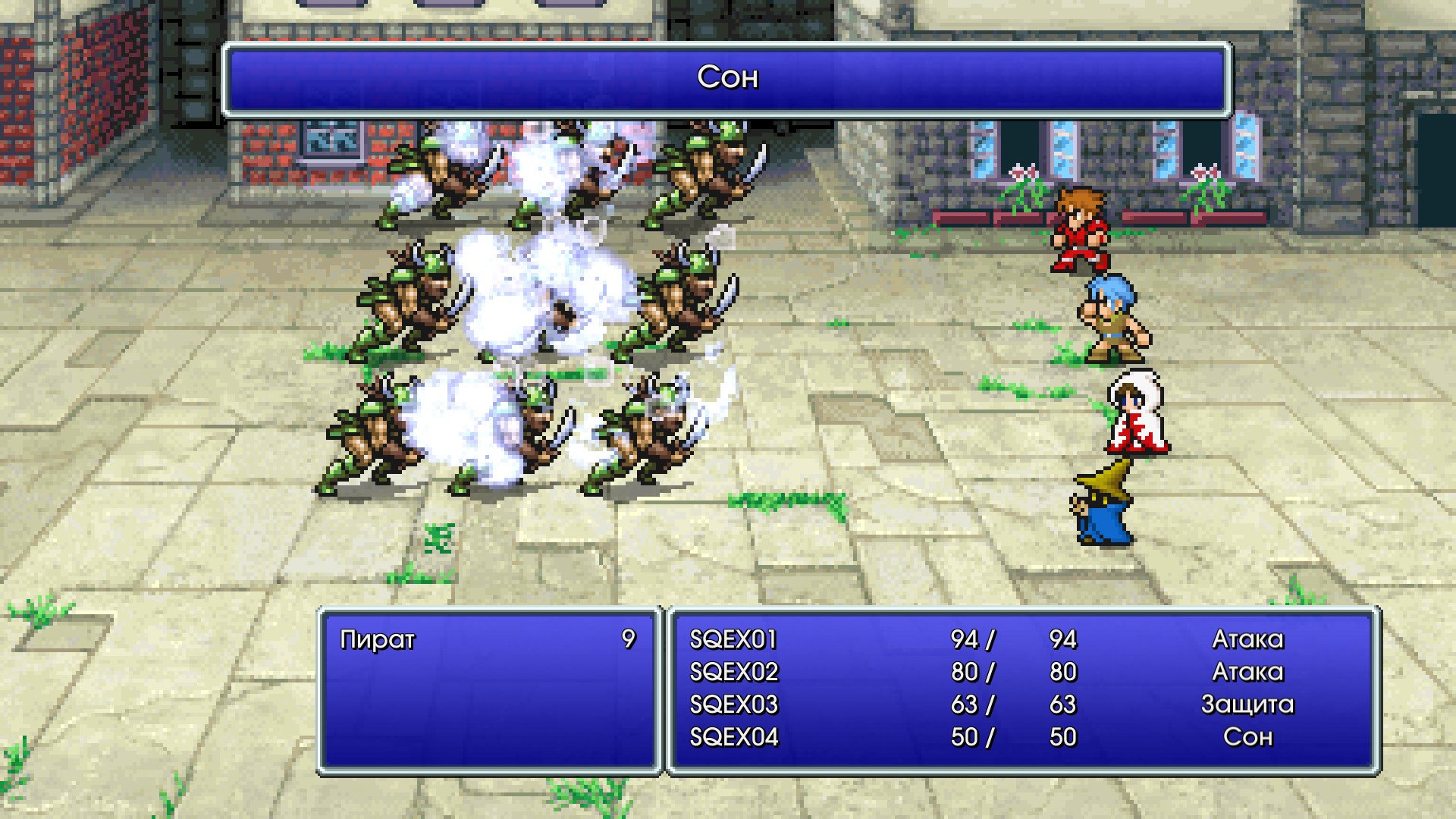This screenshot has height=819, width=1456.
Task: Pick party member SQEX03
Action: pyautogui.click(x=733, y=705)
